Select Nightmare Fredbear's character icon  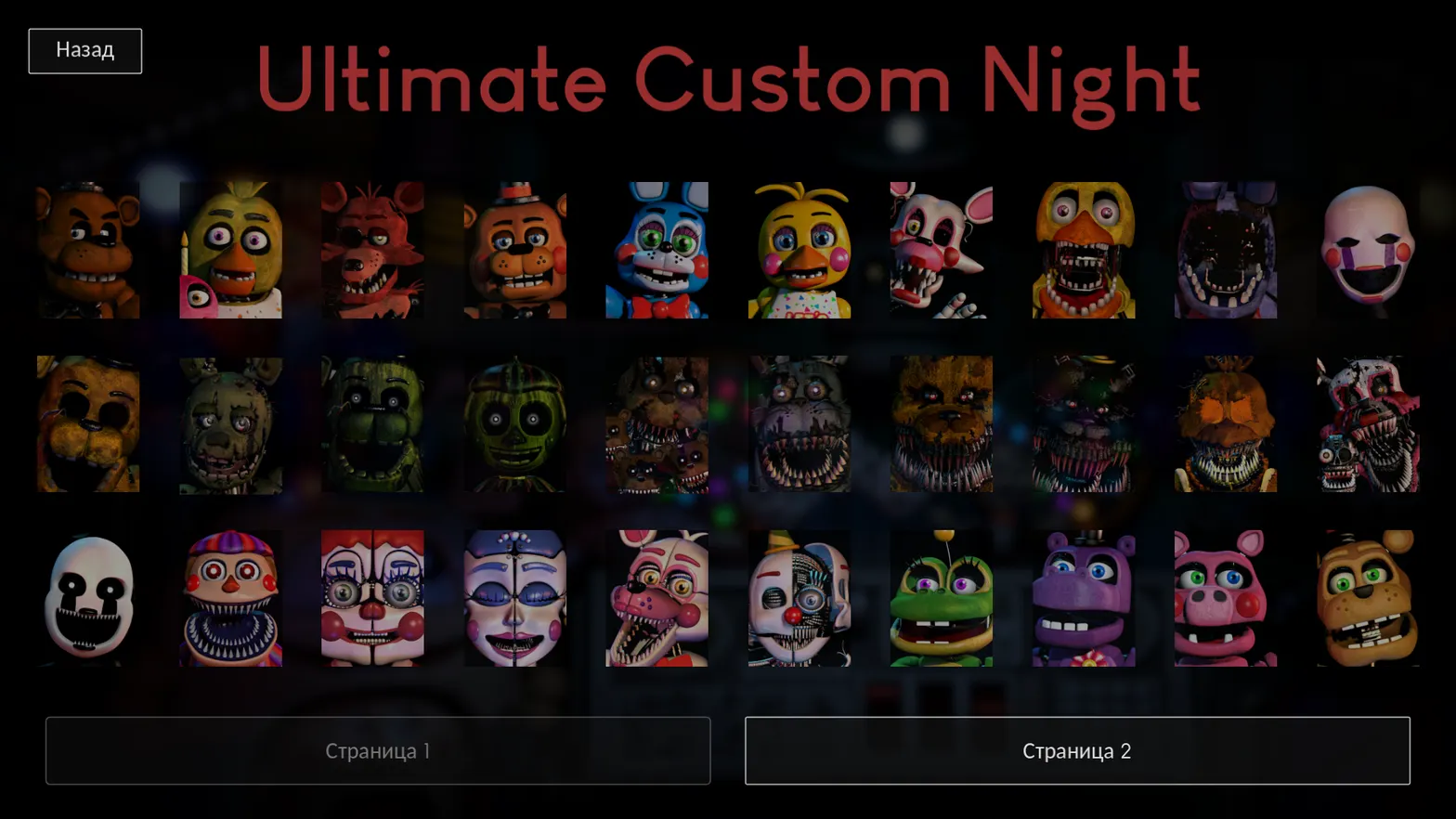[942, 424]
